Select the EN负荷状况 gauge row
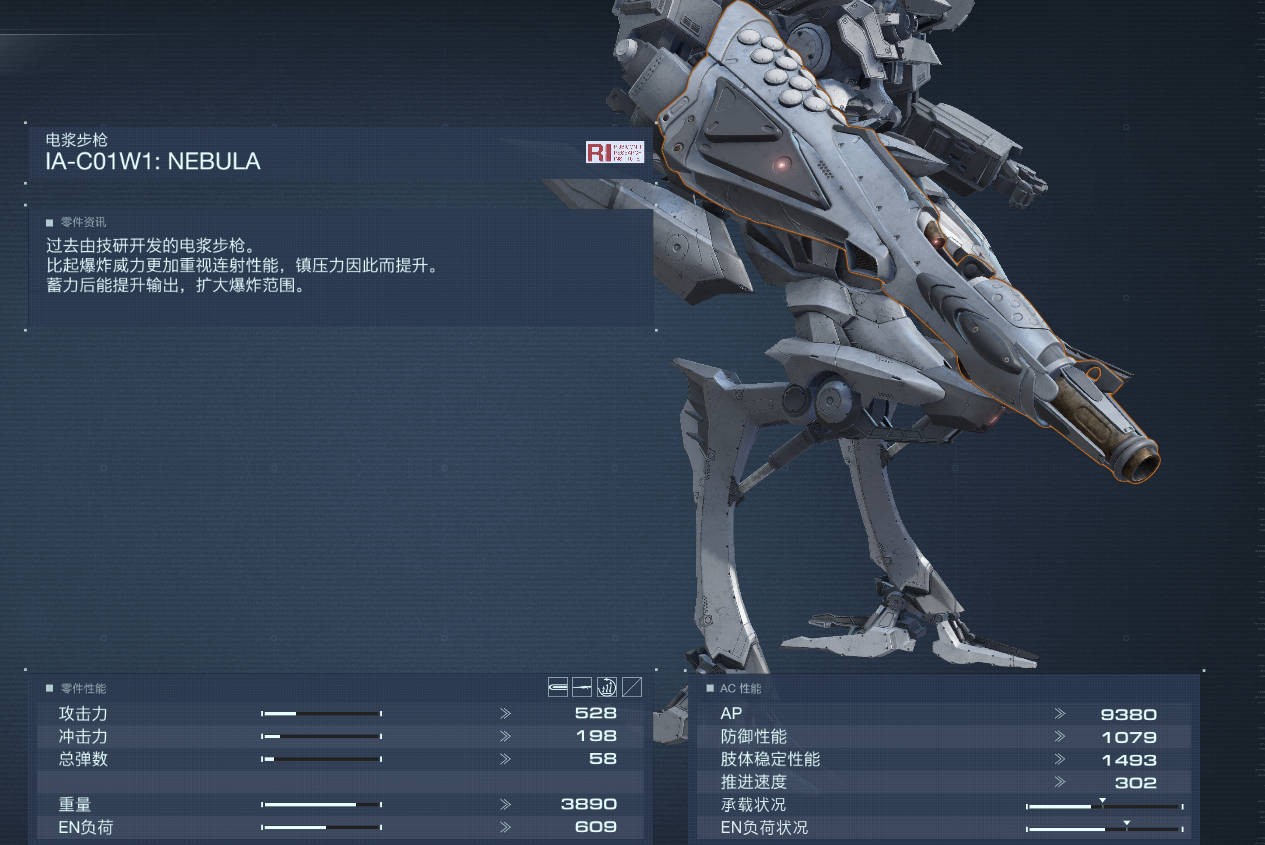Screen dimensions: 1265x845 point(940,828)
